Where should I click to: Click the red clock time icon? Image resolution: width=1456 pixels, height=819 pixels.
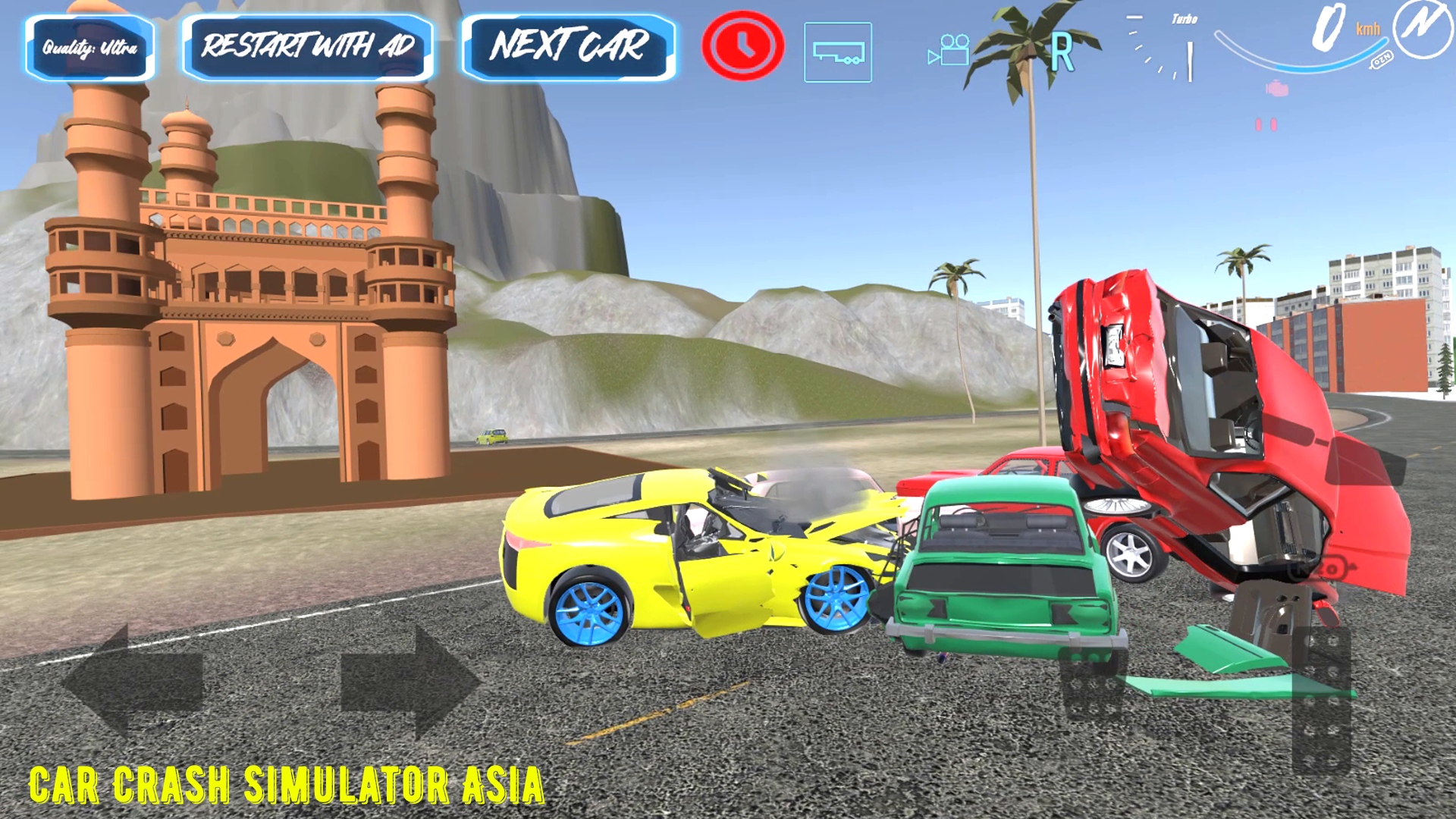(744, 47)
